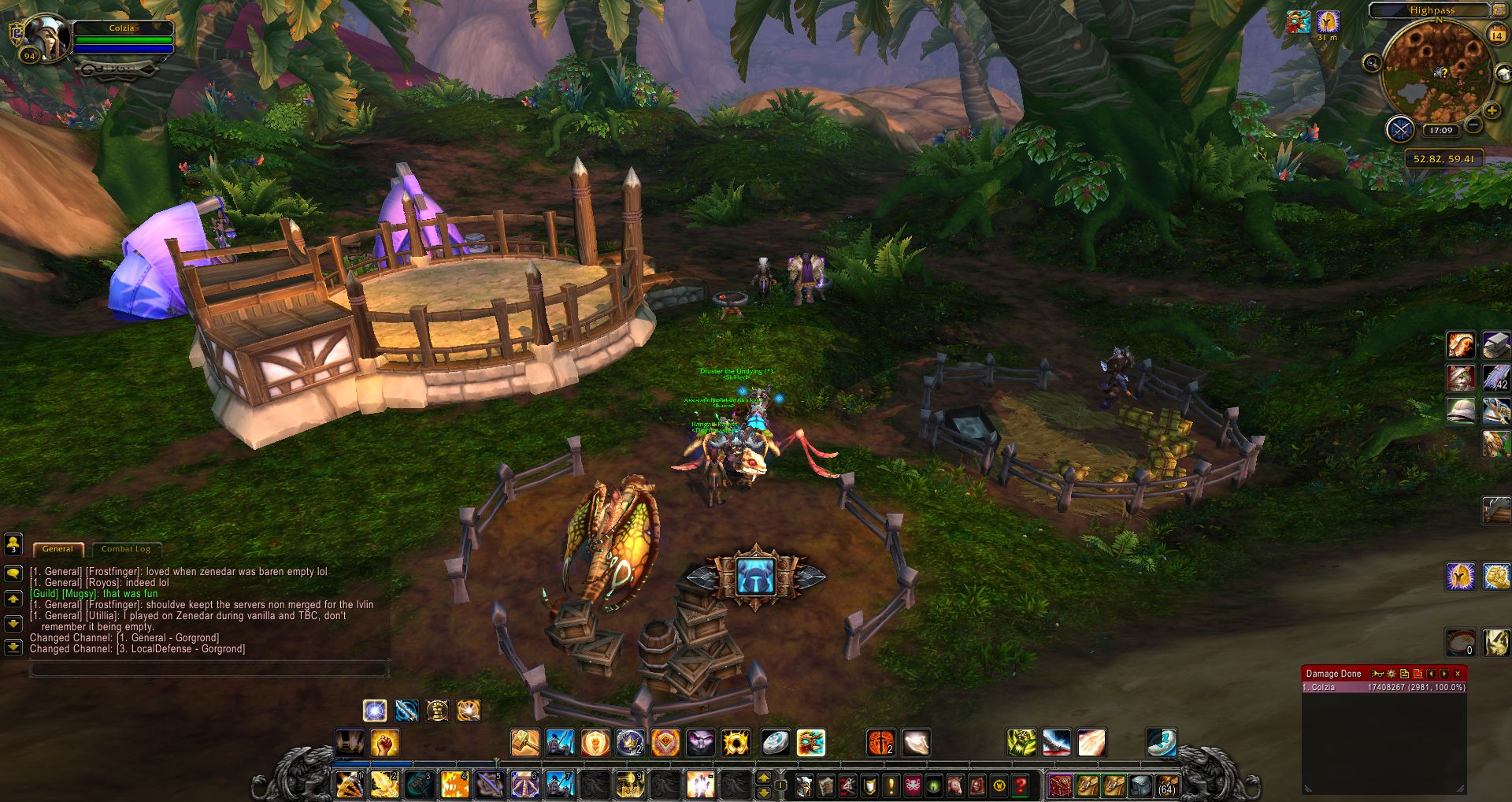Activate the golden hammer ability icon
Viewport: 1512px width, 802px height.
coord(525,742)
